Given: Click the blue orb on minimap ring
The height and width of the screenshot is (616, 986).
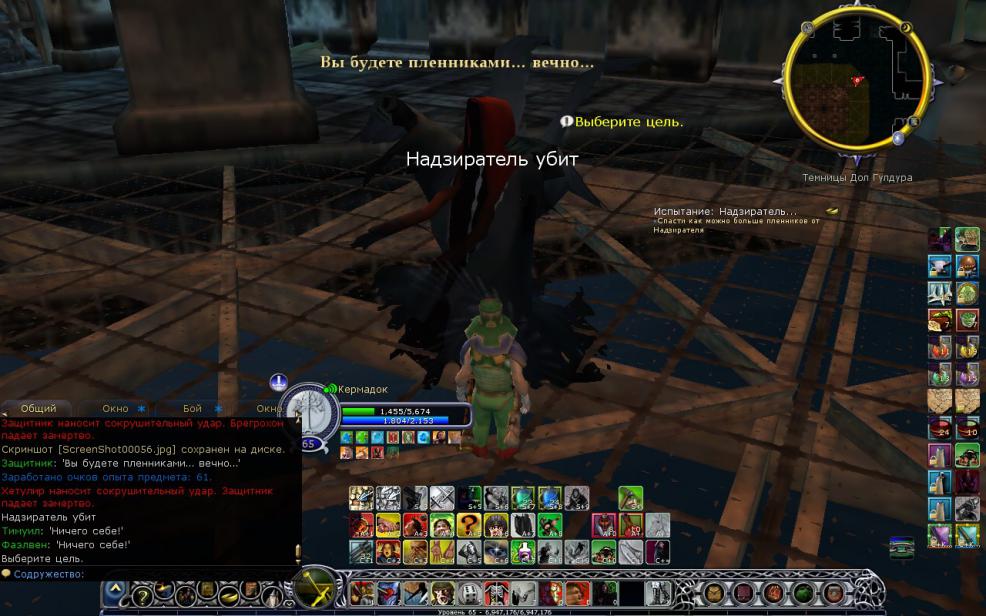Looking at the screenshot, I should click(898, 139).
